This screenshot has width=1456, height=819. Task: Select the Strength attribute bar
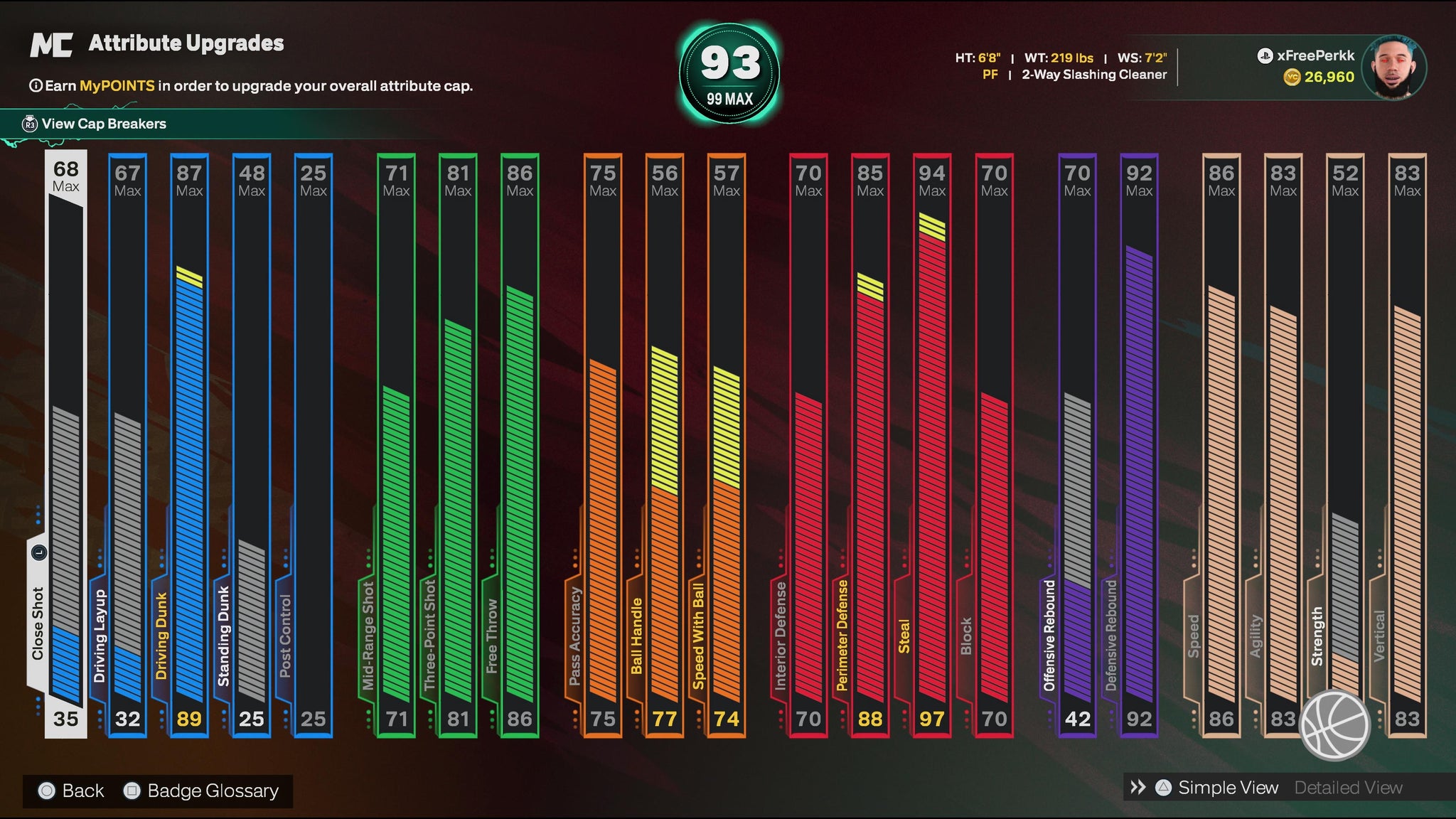click(x=1345, y=444)
